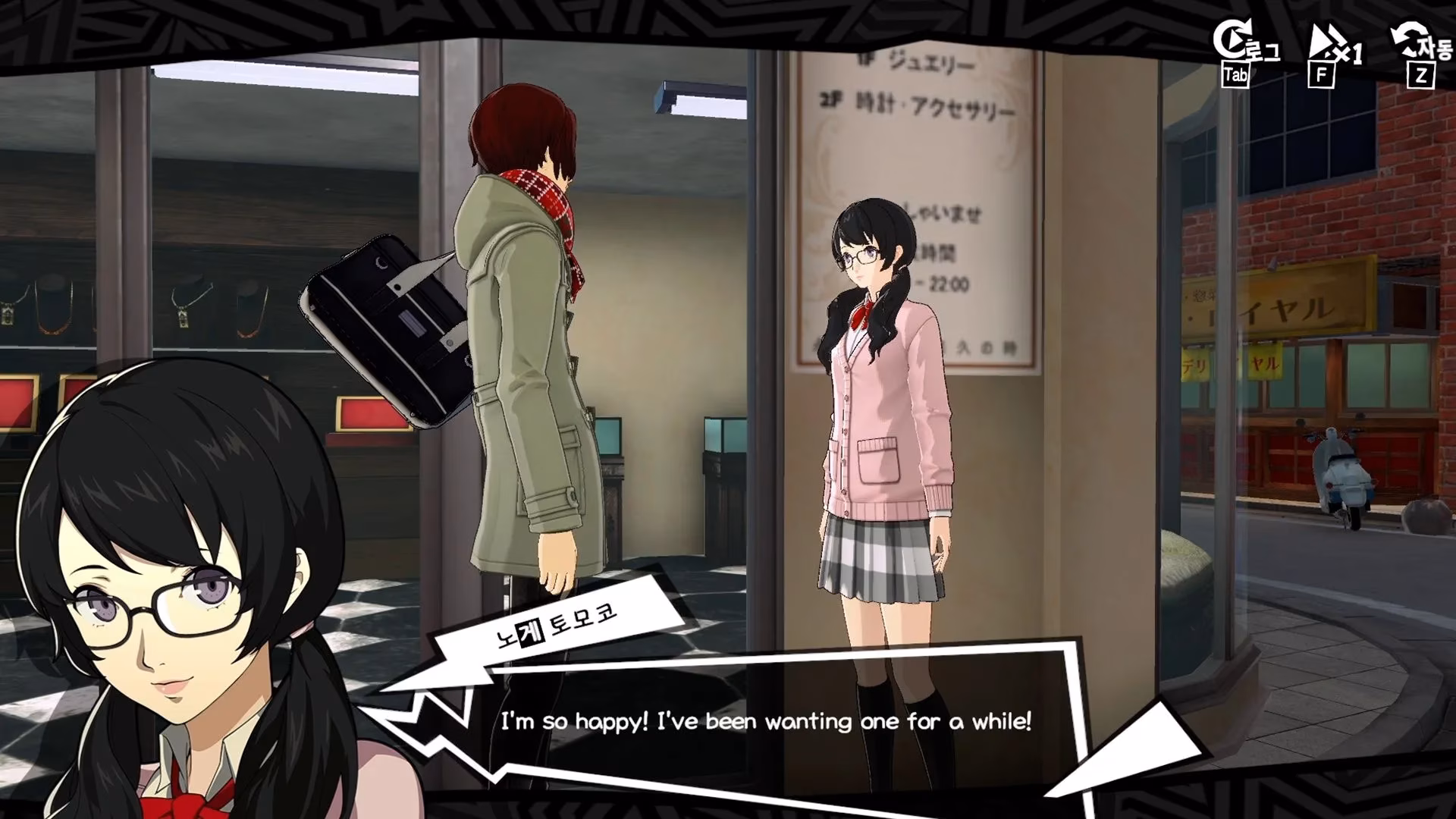Click the F key prompt icon

1323,74
